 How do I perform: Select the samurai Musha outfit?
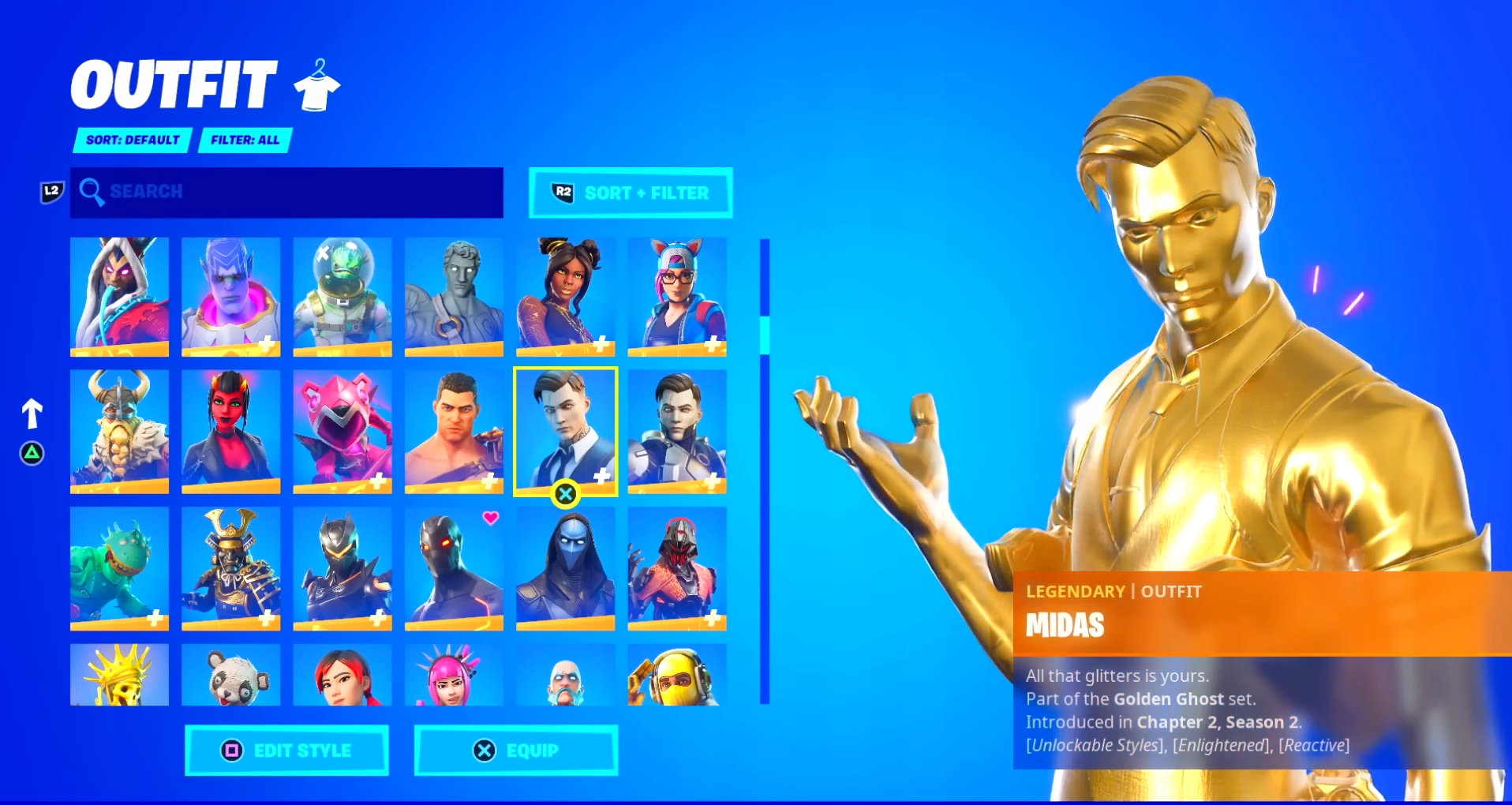coord(231,567)
